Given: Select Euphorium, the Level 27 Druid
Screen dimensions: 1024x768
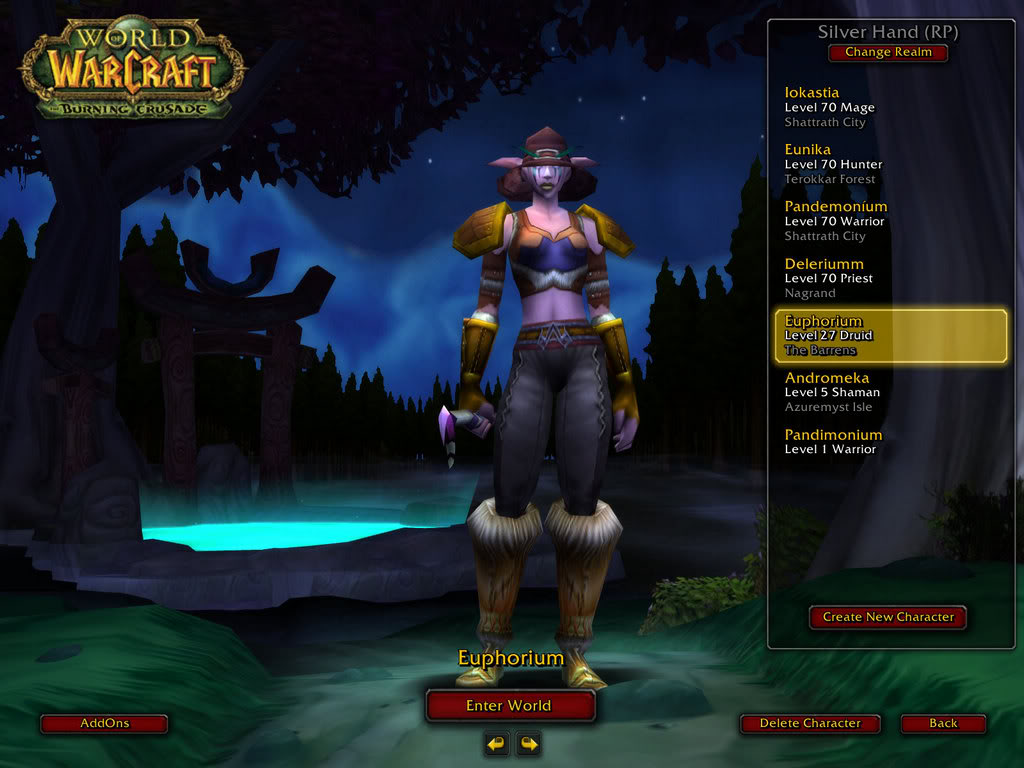Looking at the screenshot, I should coord(889,335).
